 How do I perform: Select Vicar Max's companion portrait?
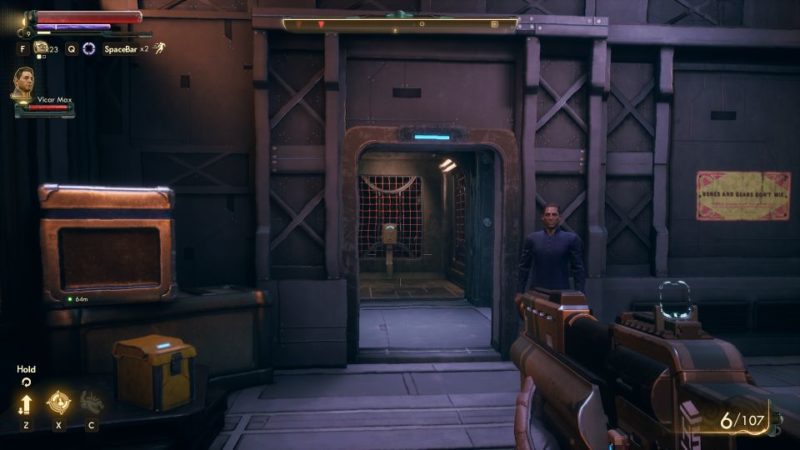23,83
